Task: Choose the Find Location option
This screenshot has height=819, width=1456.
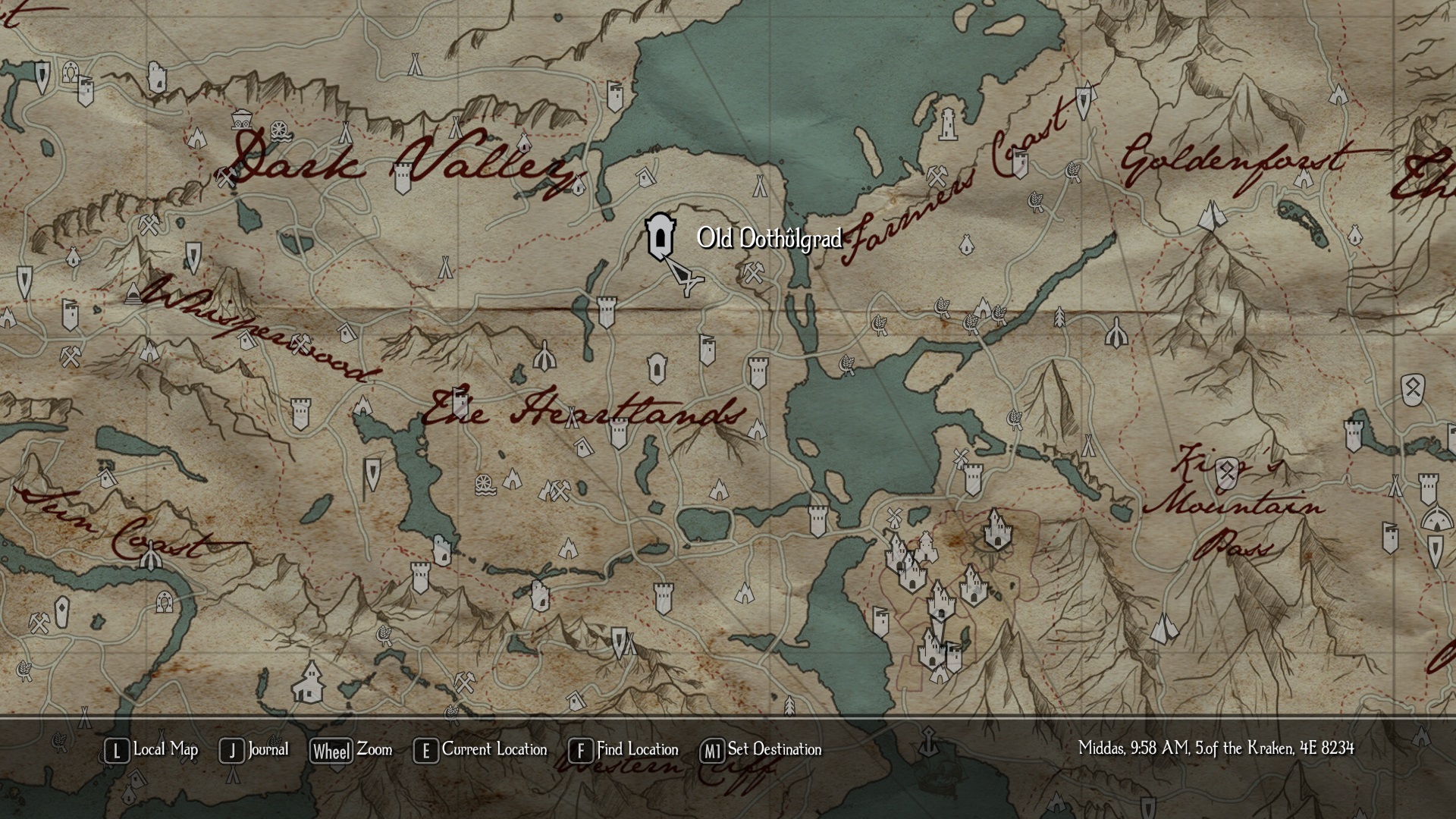Action: point(623,750)
